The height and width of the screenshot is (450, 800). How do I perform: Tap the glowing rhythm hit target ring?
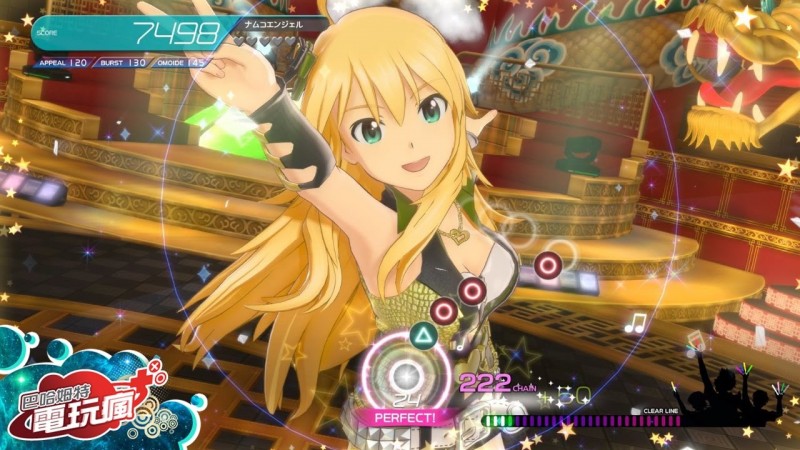coord(406,375)
